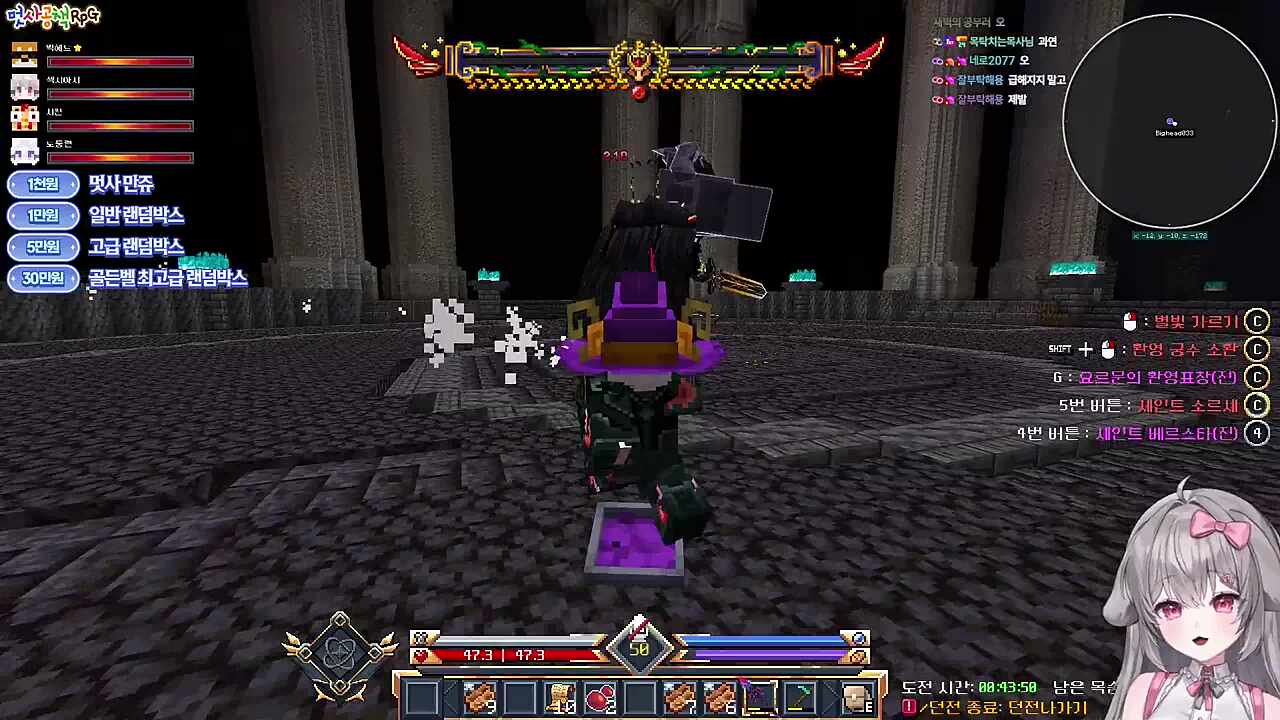Choose the red potion hotbar slot
The width and height of the screenshot is (1280, 720).
pos(600,697)
